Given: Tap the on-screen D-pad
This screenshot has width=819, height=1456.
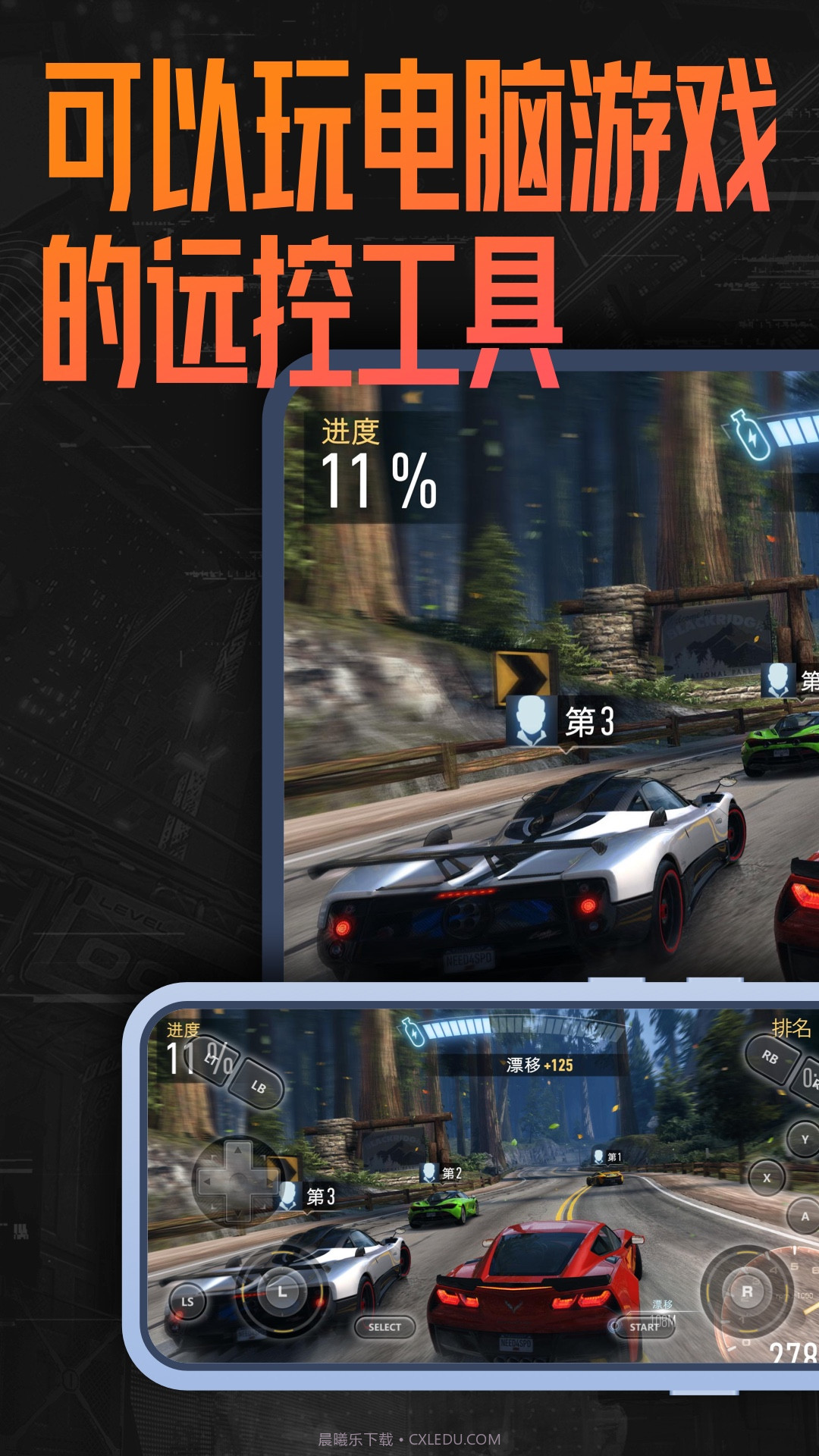Looking at the screenshot, I should click(238, 1180).
